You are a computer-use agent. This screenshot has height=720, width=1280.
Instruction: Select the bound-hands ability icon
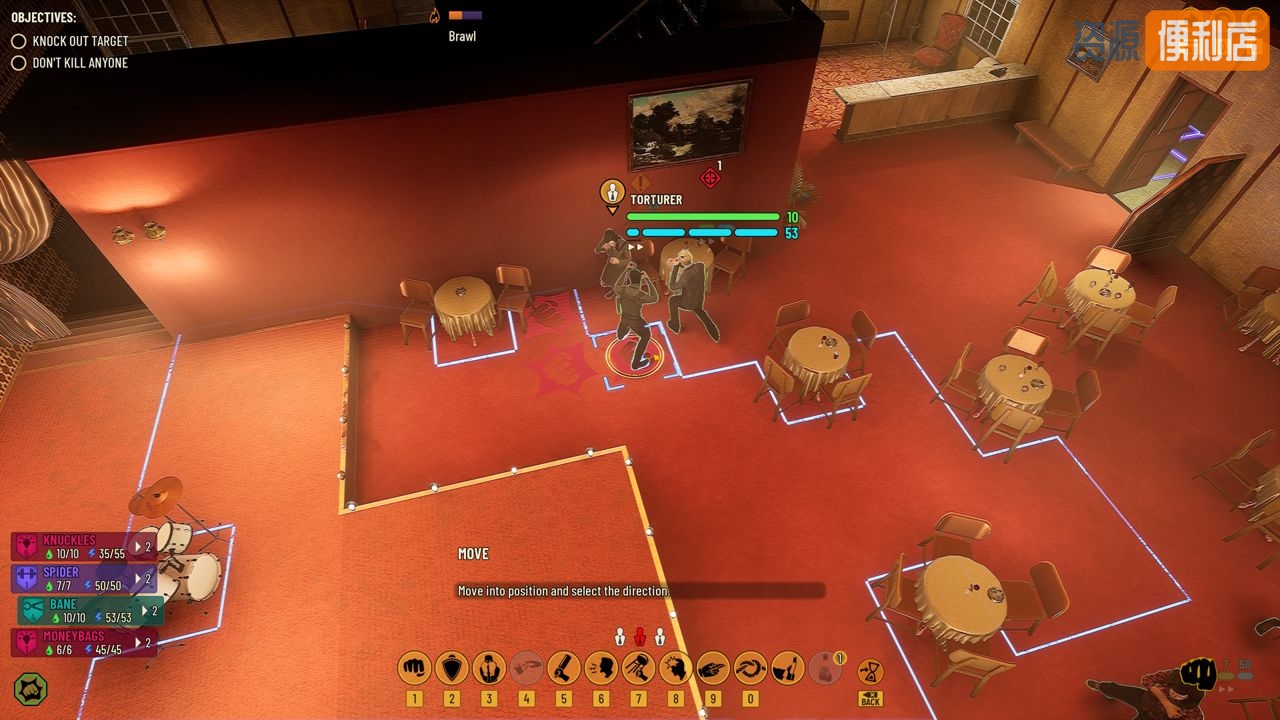coord(489,667)
